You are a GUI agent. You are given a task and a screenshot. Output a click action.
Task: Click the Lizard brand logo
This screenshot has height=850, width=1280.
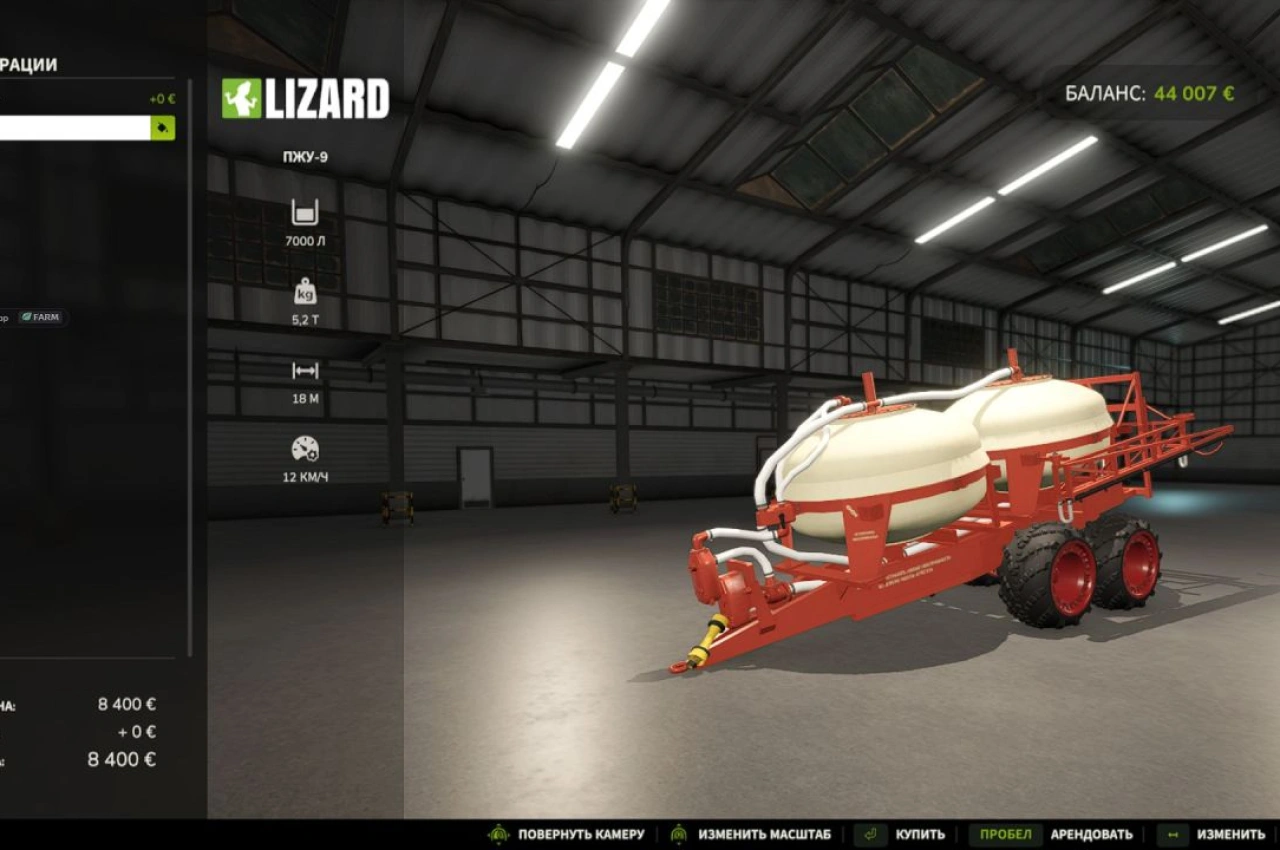pos(305,97)
